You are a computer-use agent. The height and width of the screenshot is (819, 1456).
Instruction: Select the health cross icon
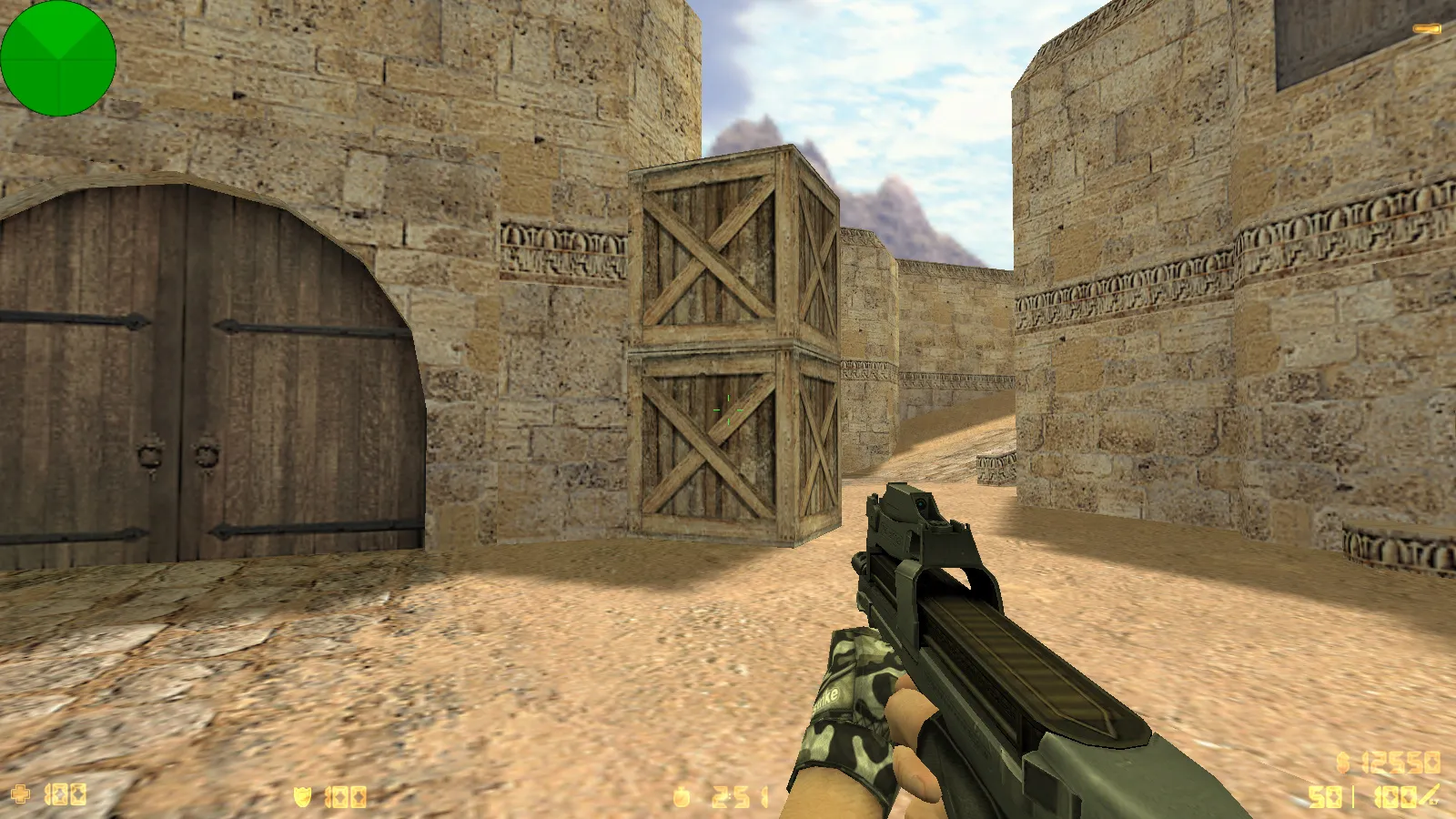click(x=20, y=795)
